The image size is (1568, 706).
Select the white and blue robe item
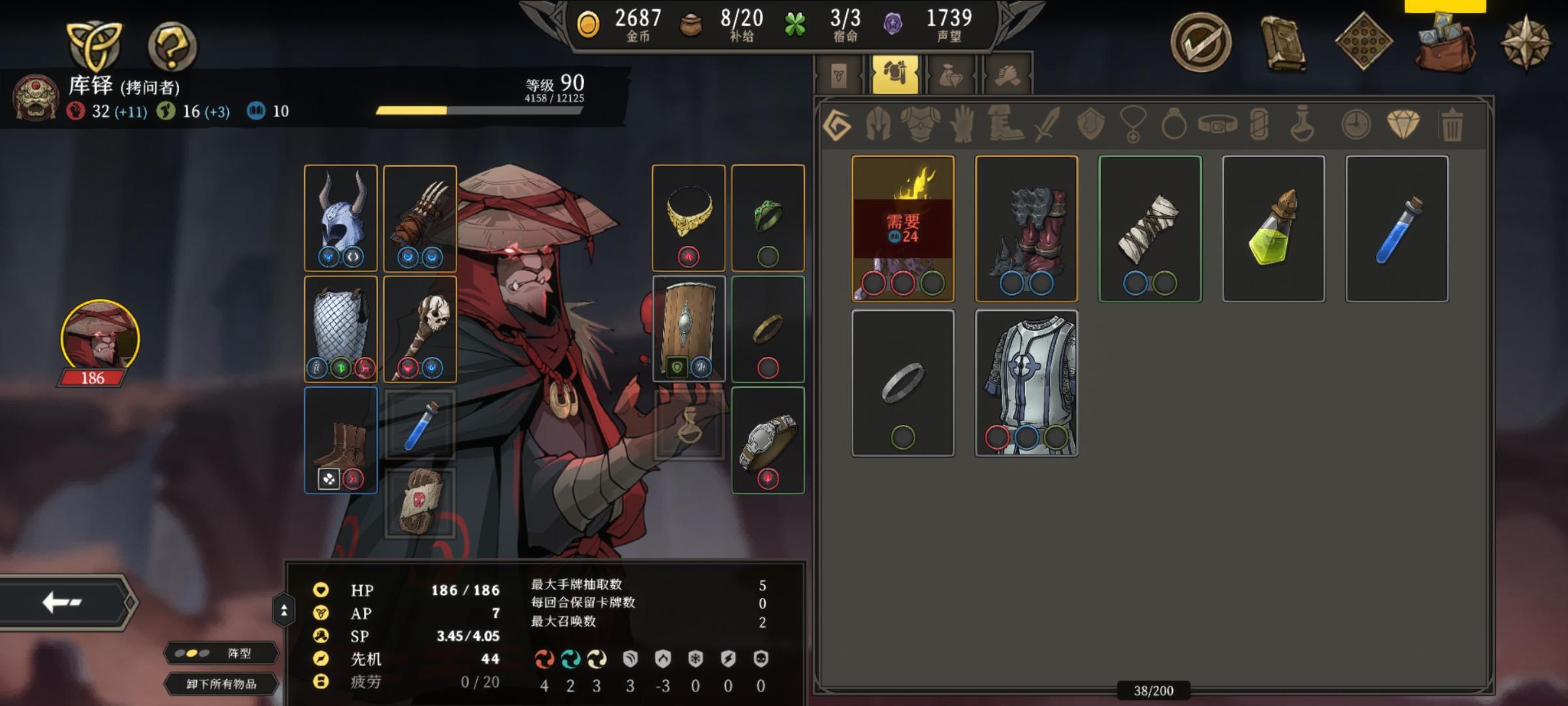[x=1026, y=382]
